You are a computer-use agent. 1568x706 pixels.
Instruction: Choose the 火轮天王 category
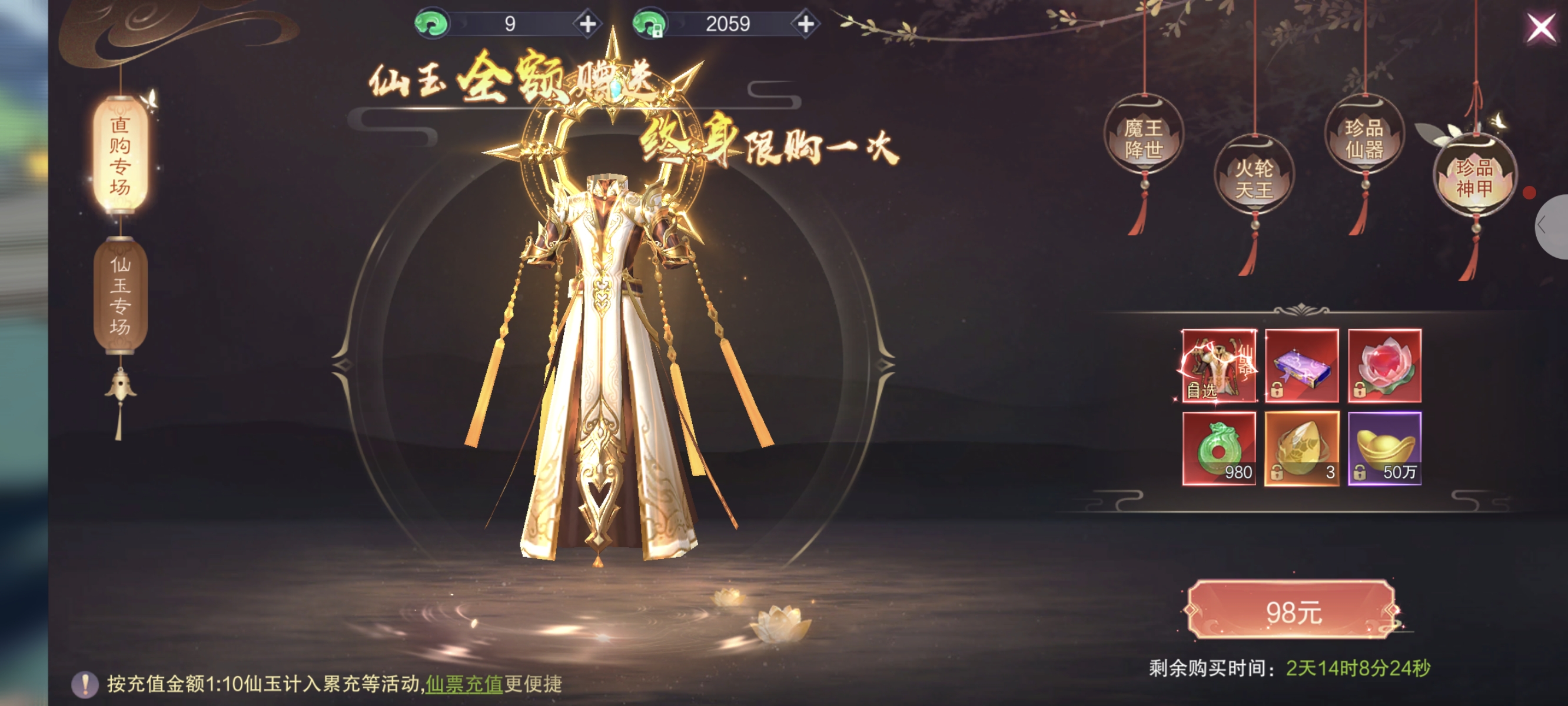(x=1253, y=178)
